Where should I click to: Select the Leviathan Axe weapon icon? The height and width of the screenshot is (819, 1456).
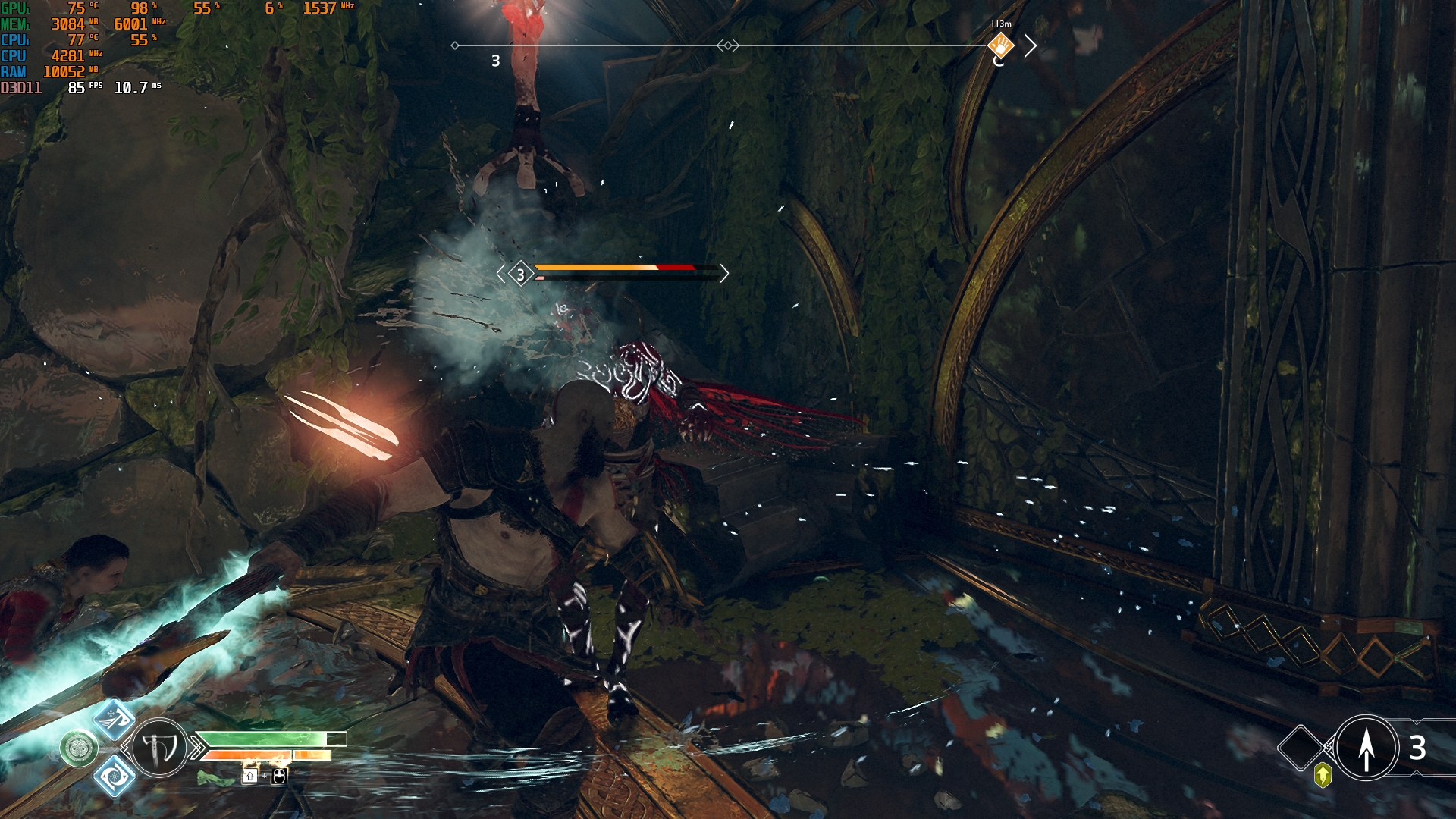(159, 748)
